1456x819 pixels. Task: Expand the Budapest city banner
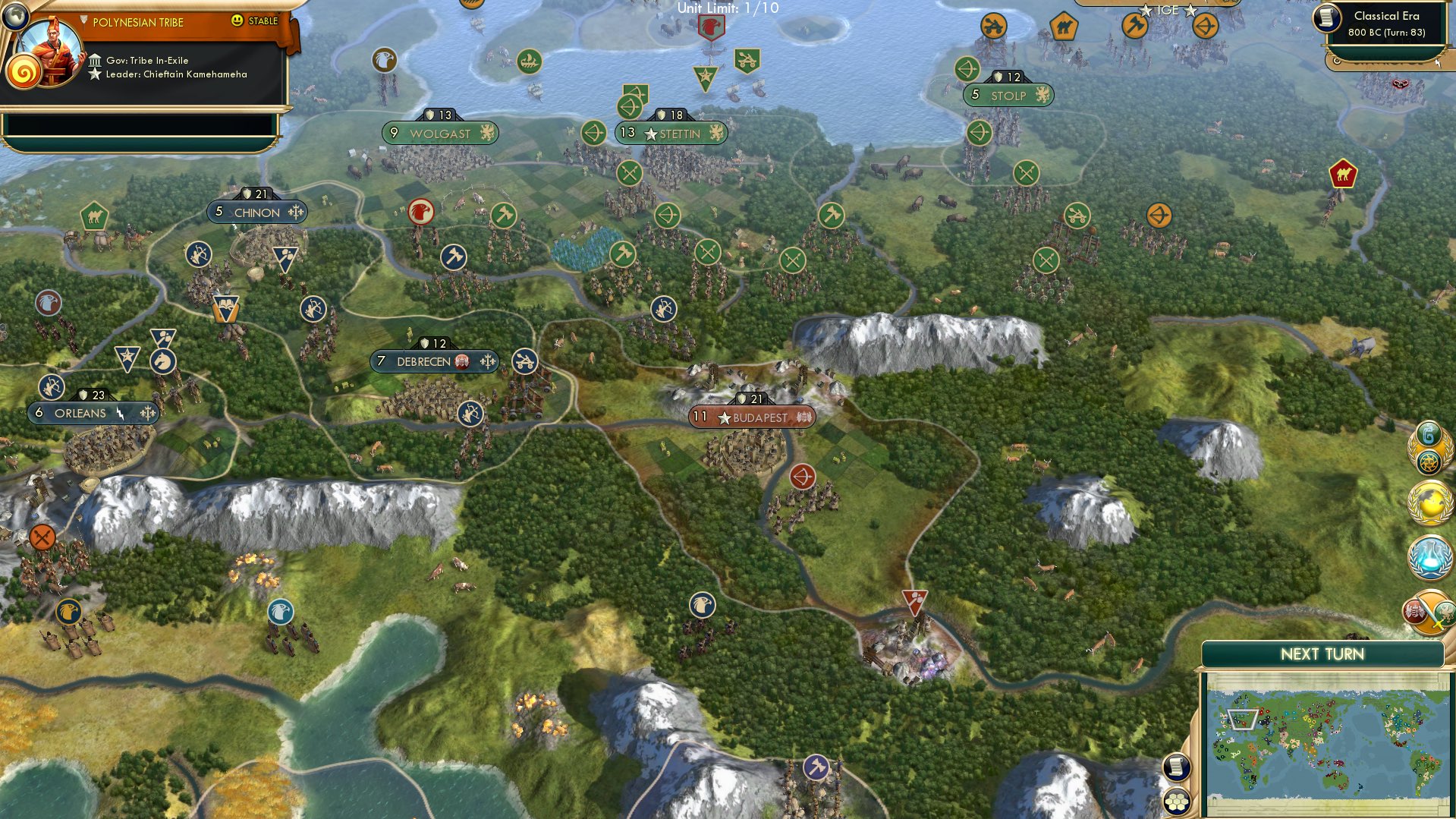point(750,417)
